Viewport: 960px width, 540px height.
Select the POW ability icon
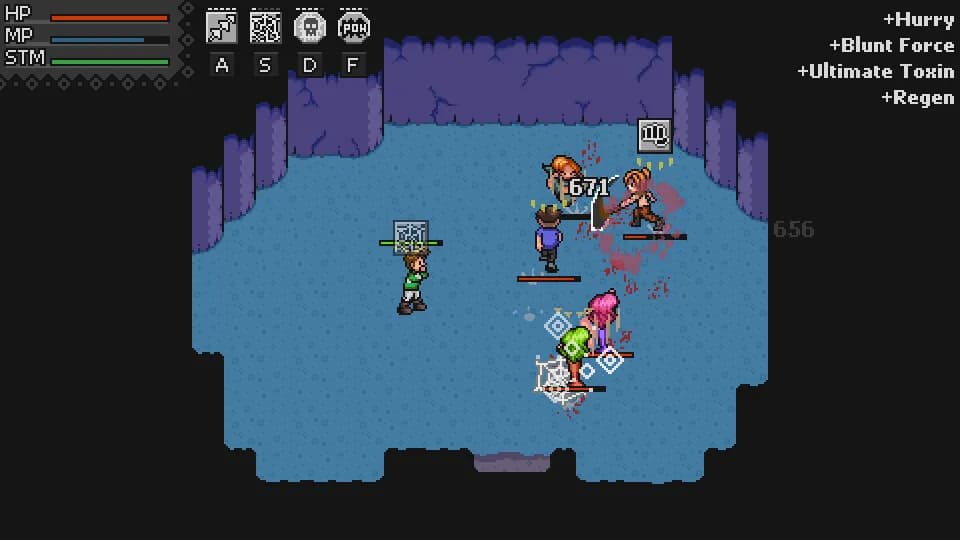pos(353,27)
